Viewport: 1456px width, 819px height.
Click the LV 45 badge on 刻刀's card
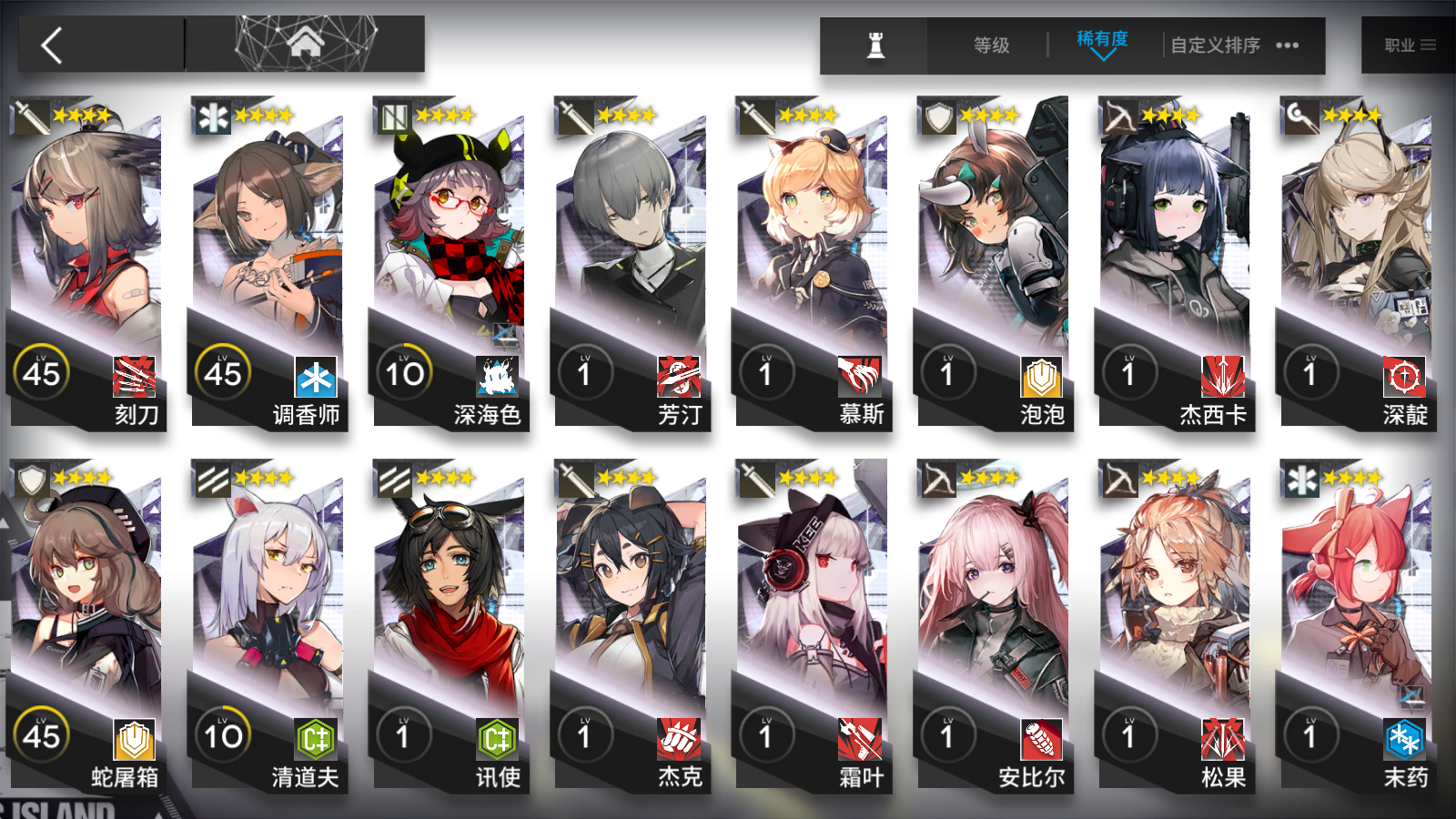pos(41,372)
